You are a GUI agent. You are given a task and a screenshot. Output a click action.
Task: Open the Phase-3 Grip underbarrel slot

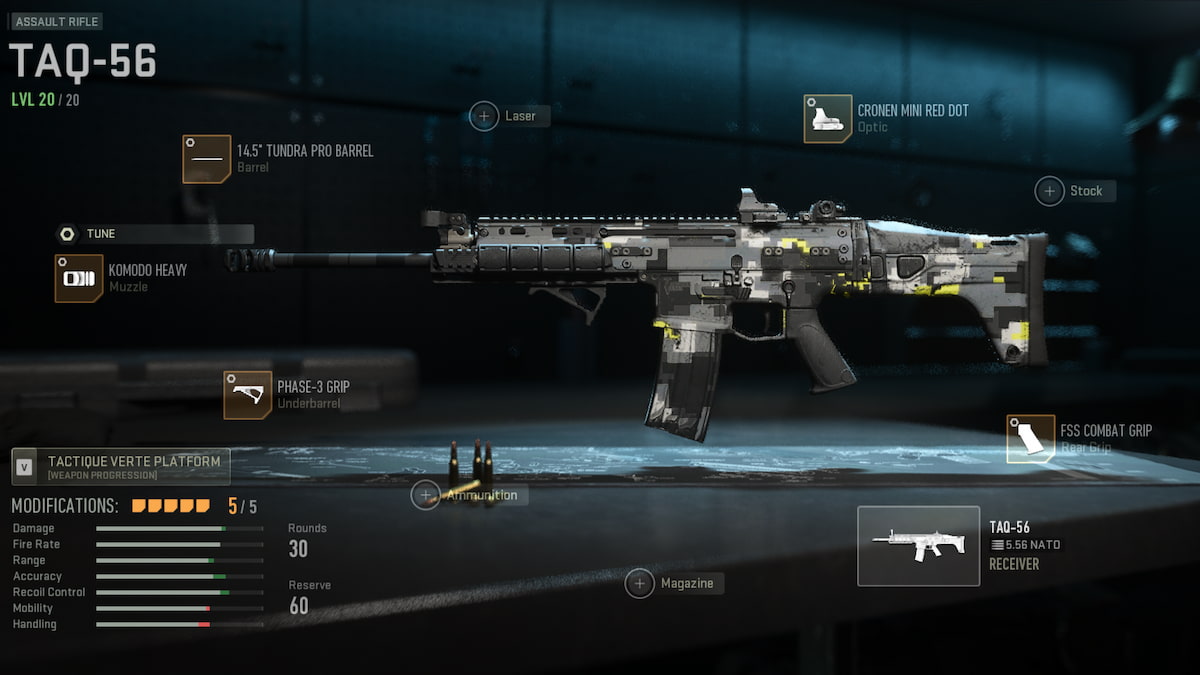tap(248, 395)
